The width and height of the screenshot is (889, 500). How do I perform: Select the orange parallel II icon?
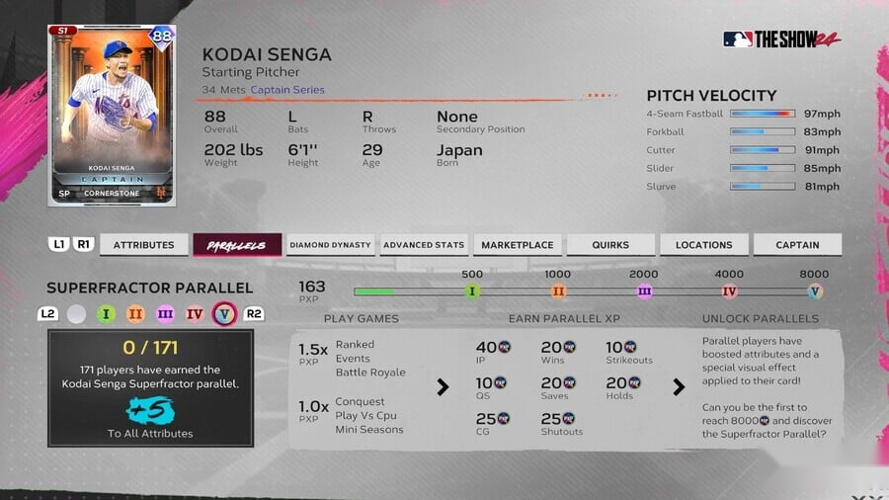point(136,314)
